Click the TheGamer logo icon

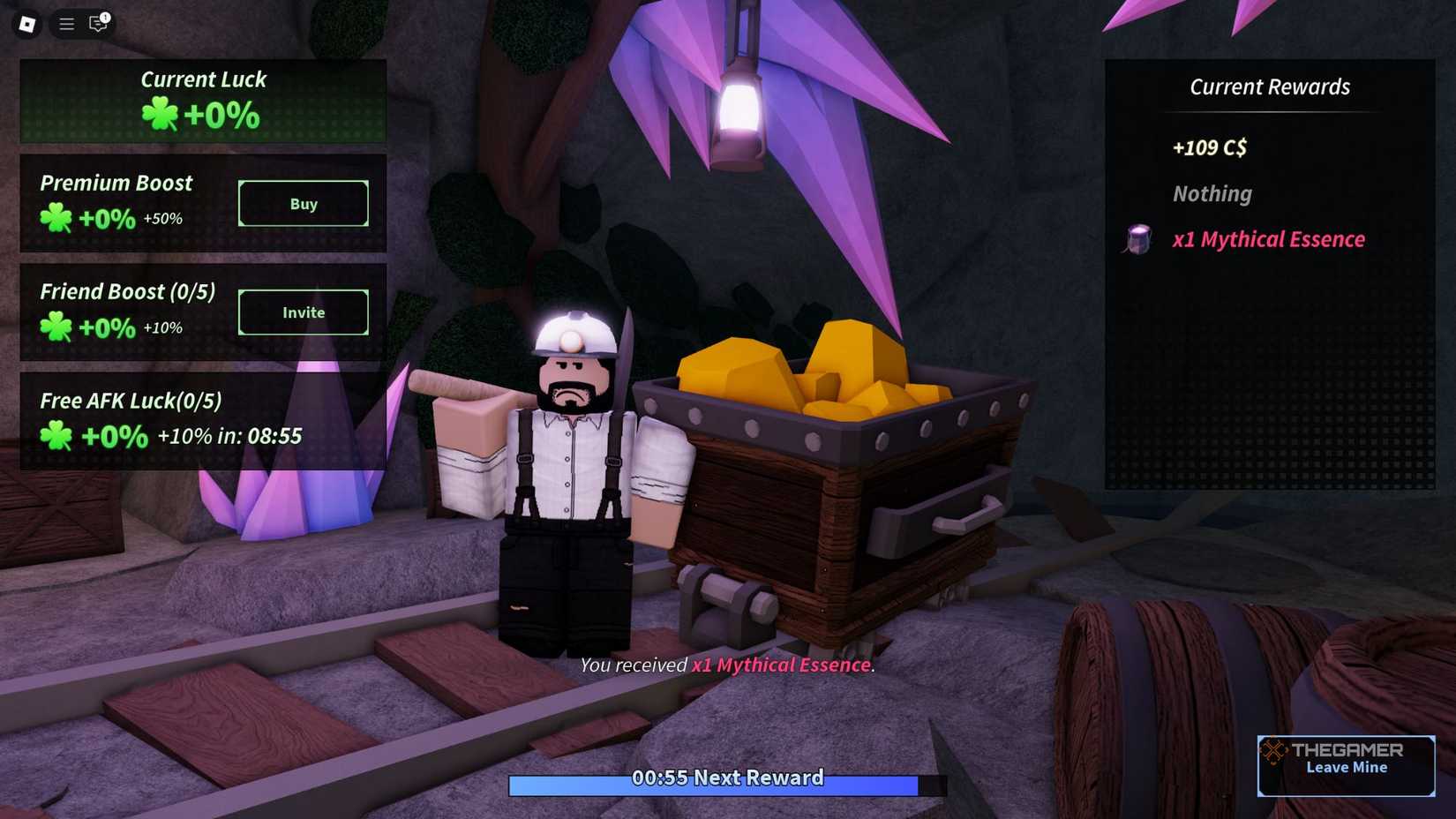tap(1273, 753)
